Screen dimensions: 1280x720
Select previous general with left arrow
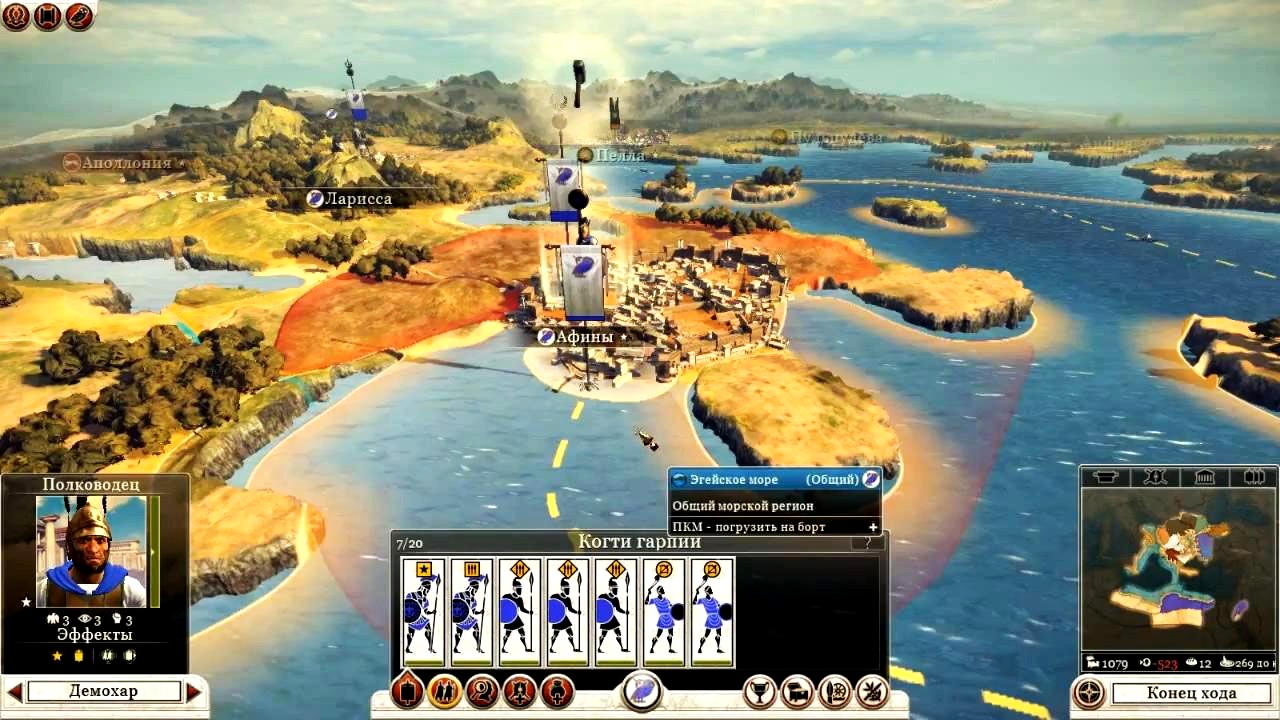coord(14,691)
